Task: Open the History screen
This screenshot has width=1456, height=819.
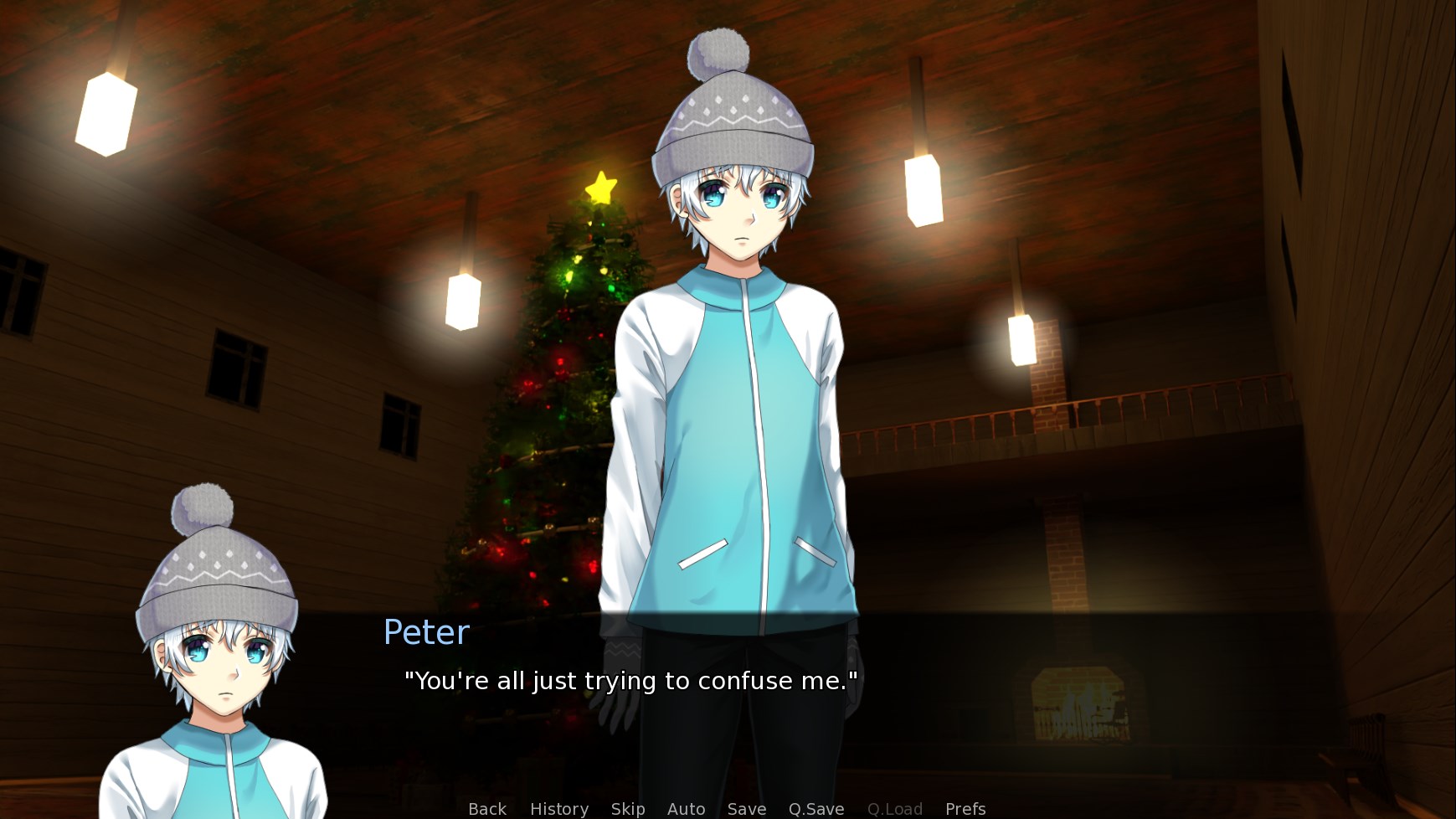Action: click(558, 808)
